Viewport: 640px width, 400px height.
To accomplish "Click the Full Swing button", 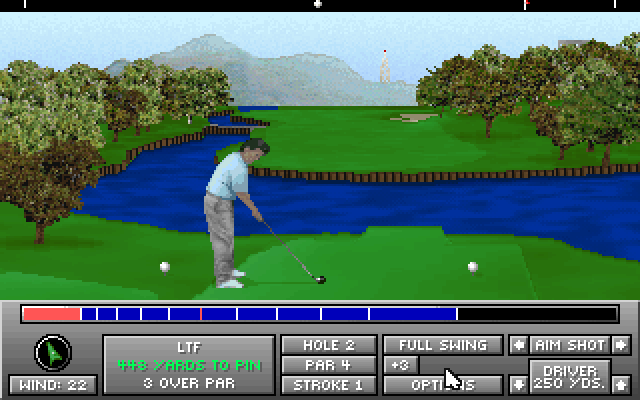I will pos(442,345).
